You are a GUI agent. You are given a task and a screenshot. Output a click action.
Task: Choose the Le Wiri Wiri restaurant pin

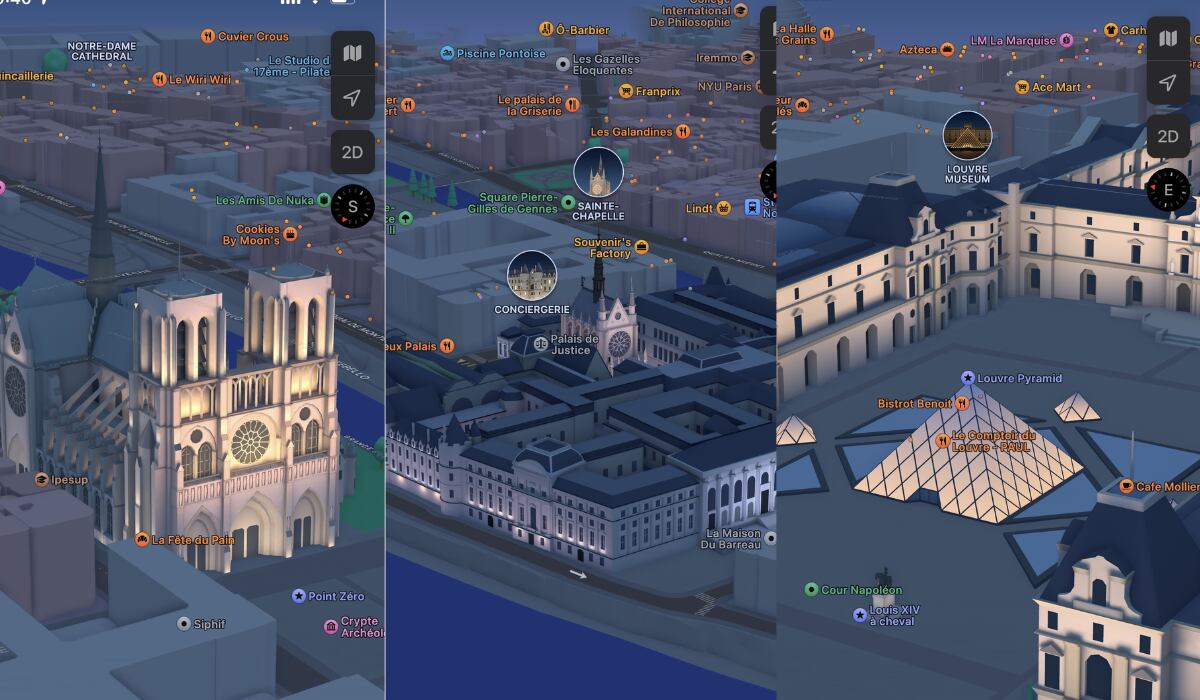click(x=159, y=79)
